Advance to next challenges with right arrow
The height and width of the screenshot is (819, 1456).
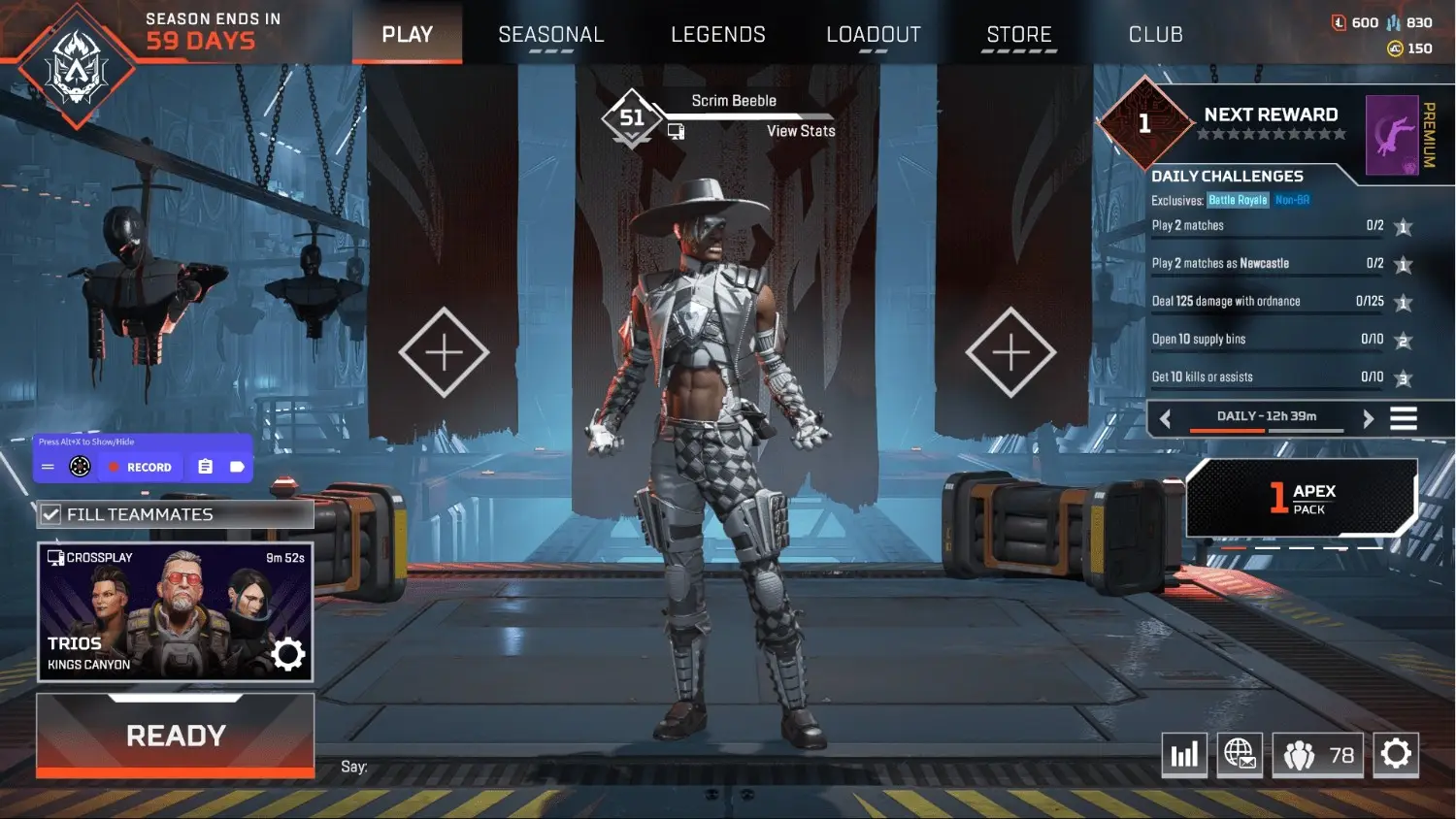1369,418
